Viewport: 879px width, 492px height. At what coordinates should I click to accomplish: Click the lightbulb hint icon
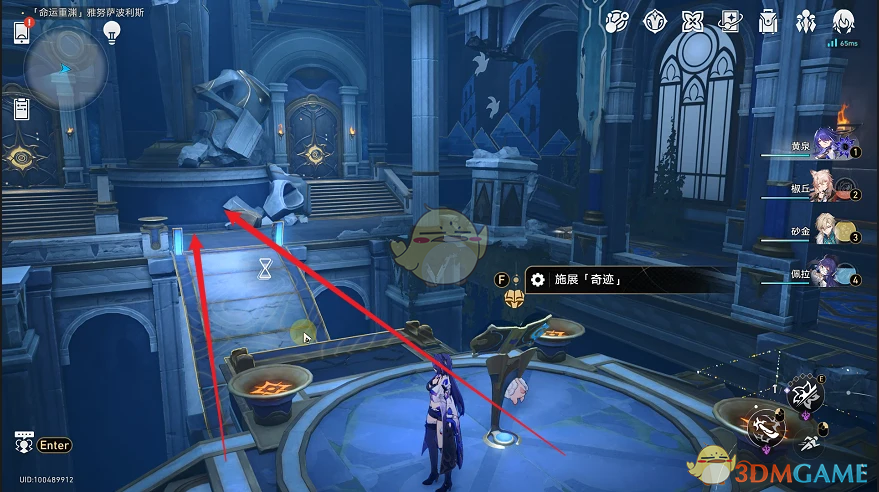click(x=112, y=31)
